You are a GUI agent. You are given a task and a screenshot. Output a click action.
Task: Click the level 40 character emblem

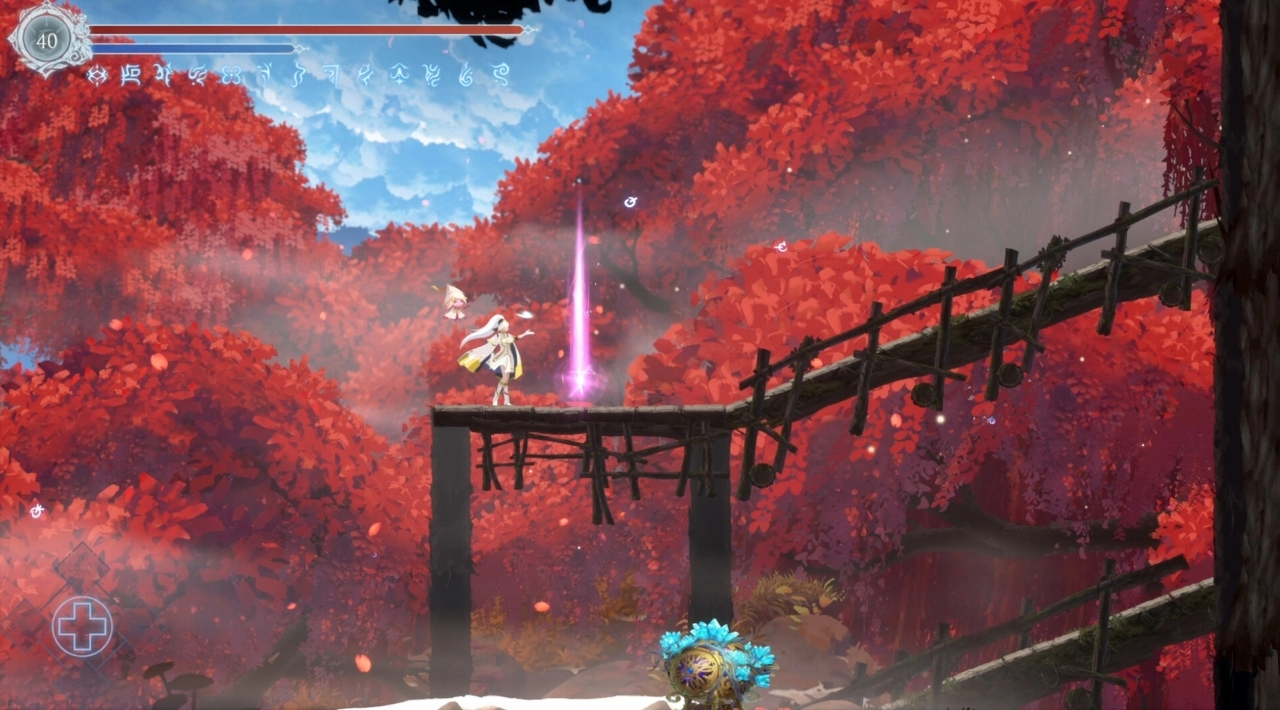click(47, 40)
